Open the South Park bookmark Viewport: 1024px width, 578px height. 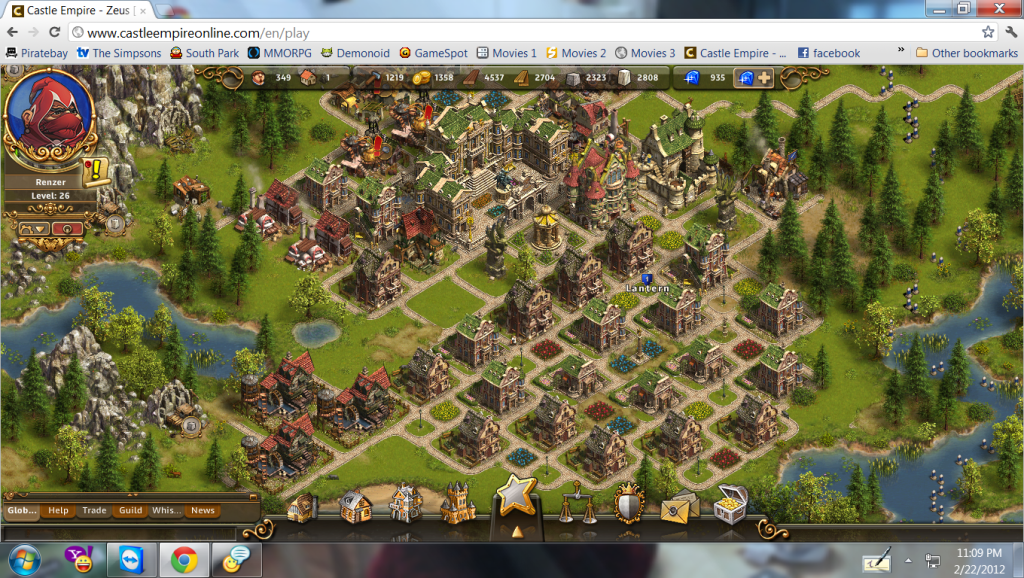coord(204,53)
